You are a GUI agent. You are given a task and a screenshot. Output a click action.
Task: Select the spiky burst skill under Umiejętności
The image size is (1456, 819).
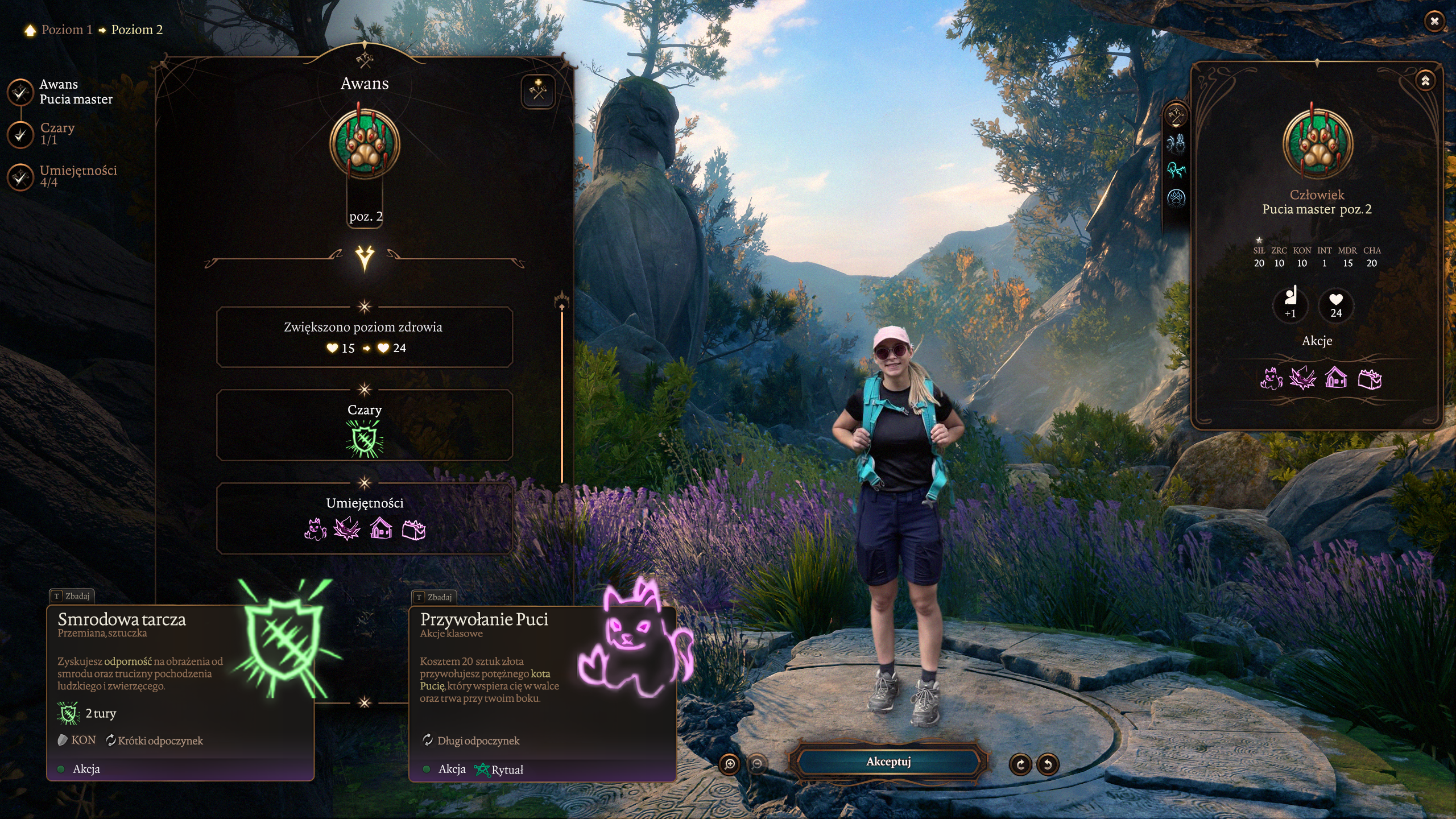tap(347, 530)
